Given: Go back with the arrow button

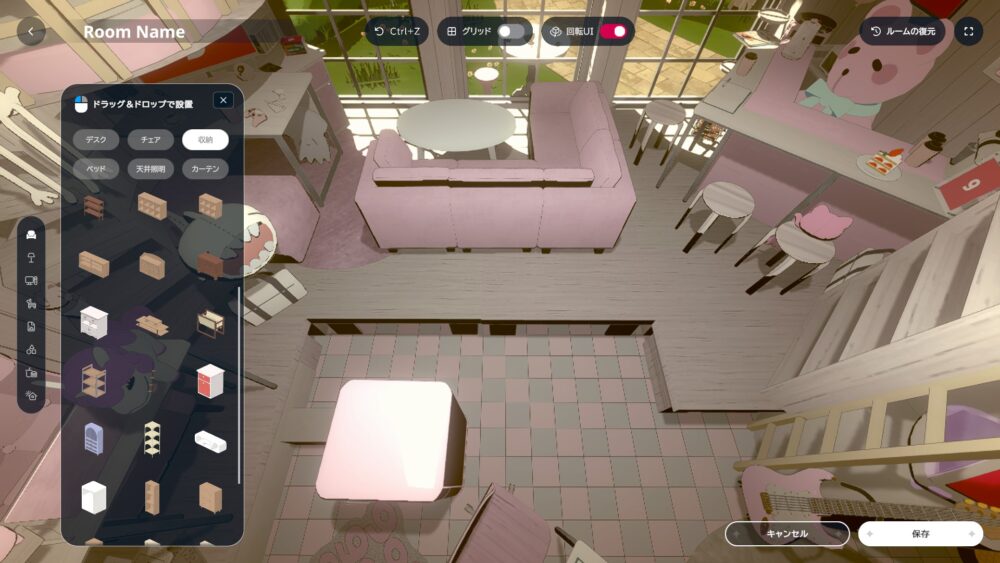Looking at the screenshot, I should coord(31,32).
